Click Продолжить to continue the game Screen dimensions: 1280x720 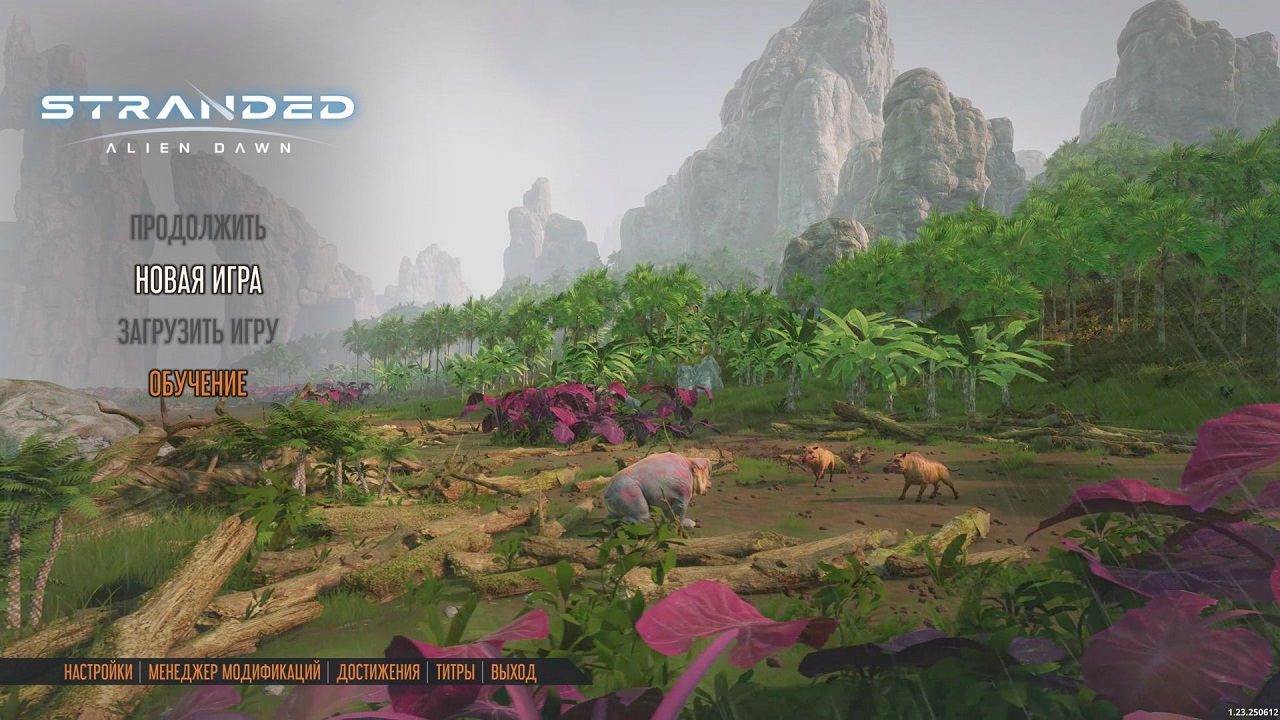point(198,228)
